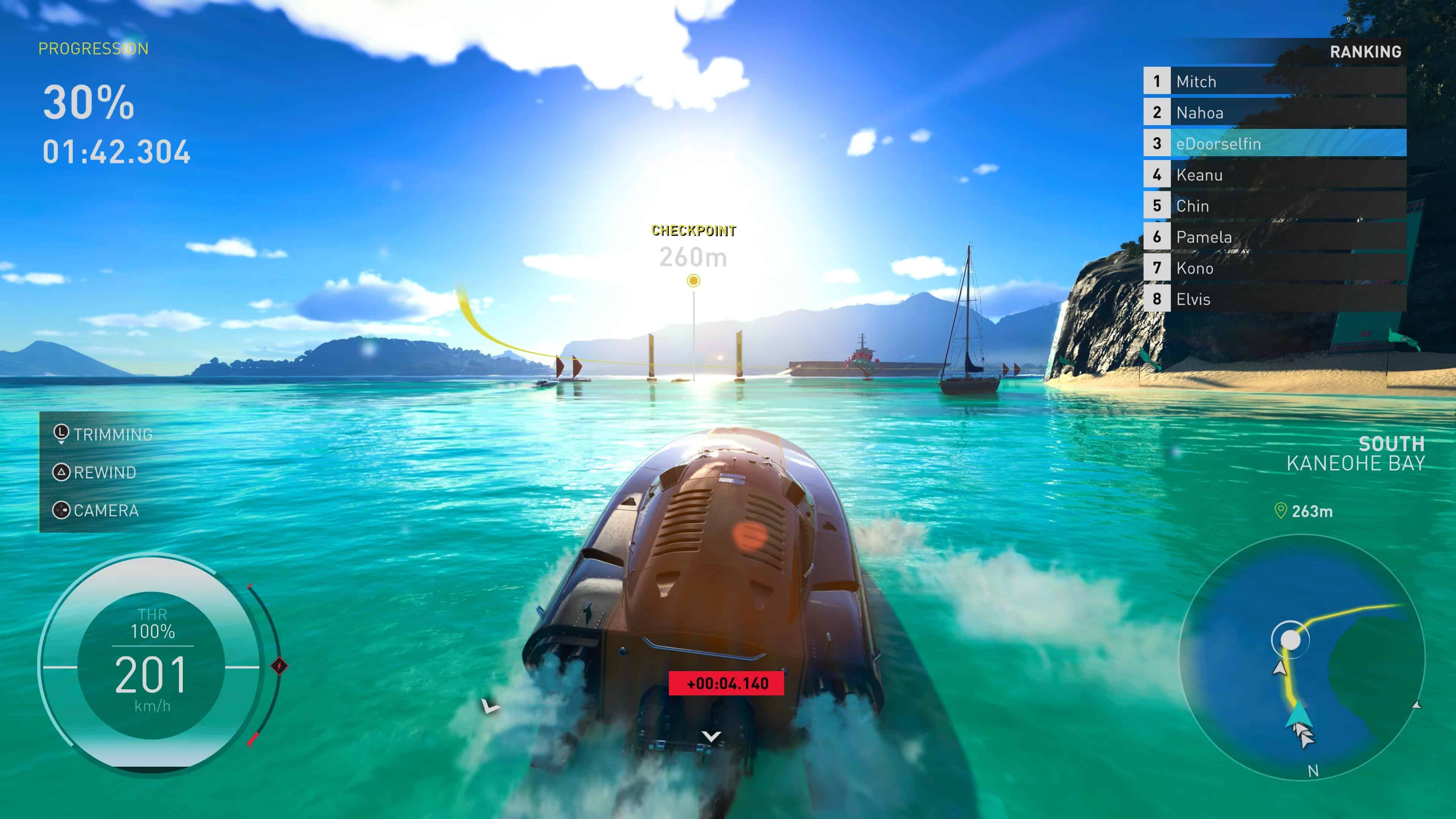Select Kono in the ranking
The width and height of the screenshot is (1456, 819).
coord(1274,268)
